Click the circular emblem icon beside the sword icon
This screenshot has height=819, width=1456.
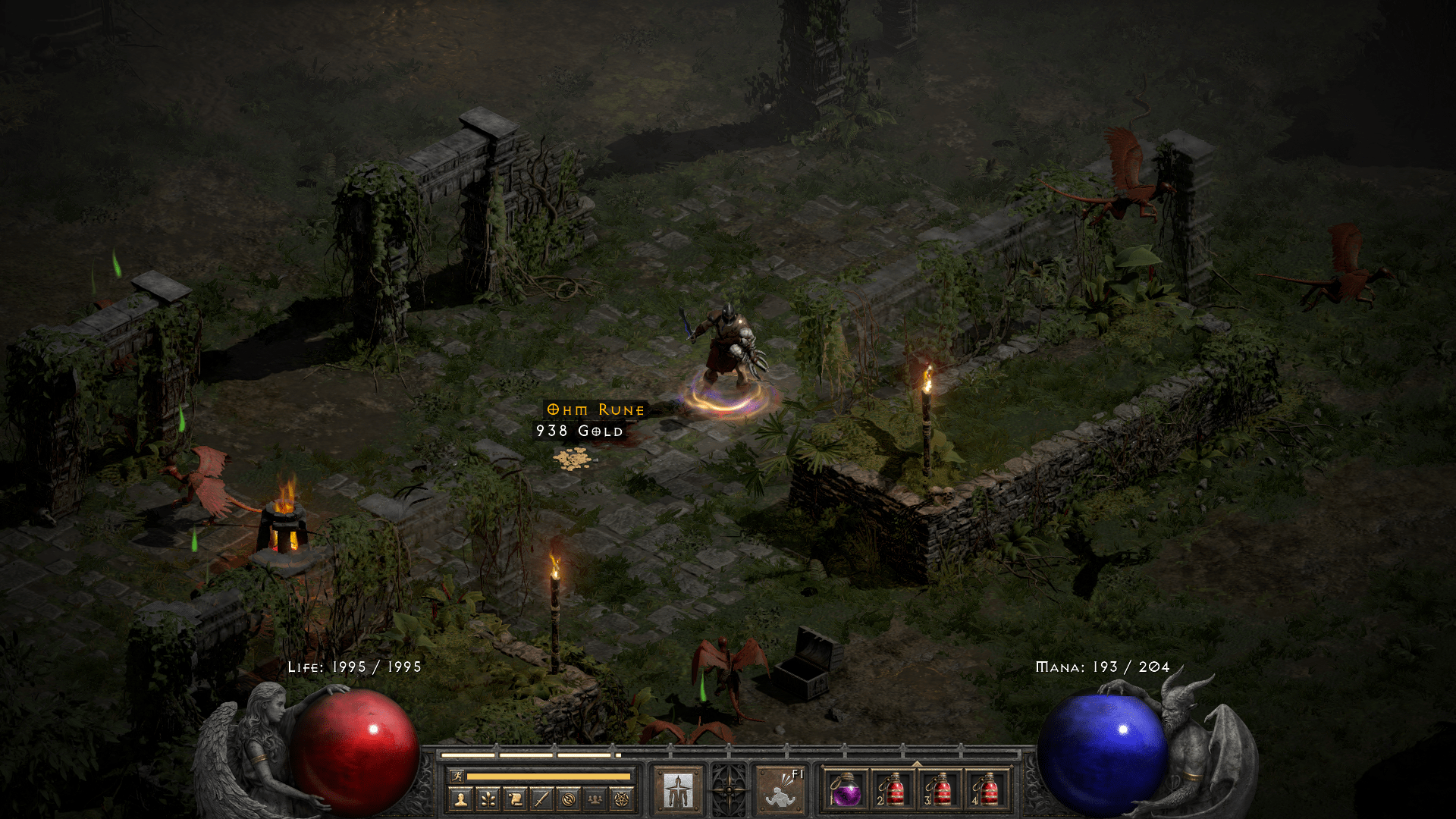click(570, 800)
